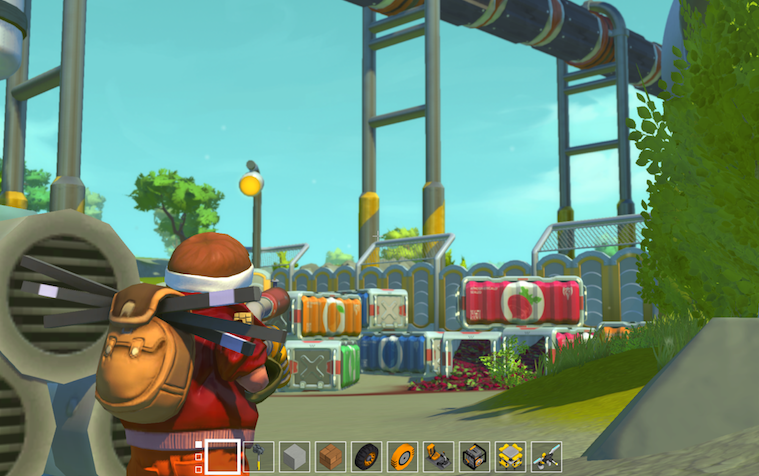
Task: Choose the brown brick block slot
Action: (331, 456)
